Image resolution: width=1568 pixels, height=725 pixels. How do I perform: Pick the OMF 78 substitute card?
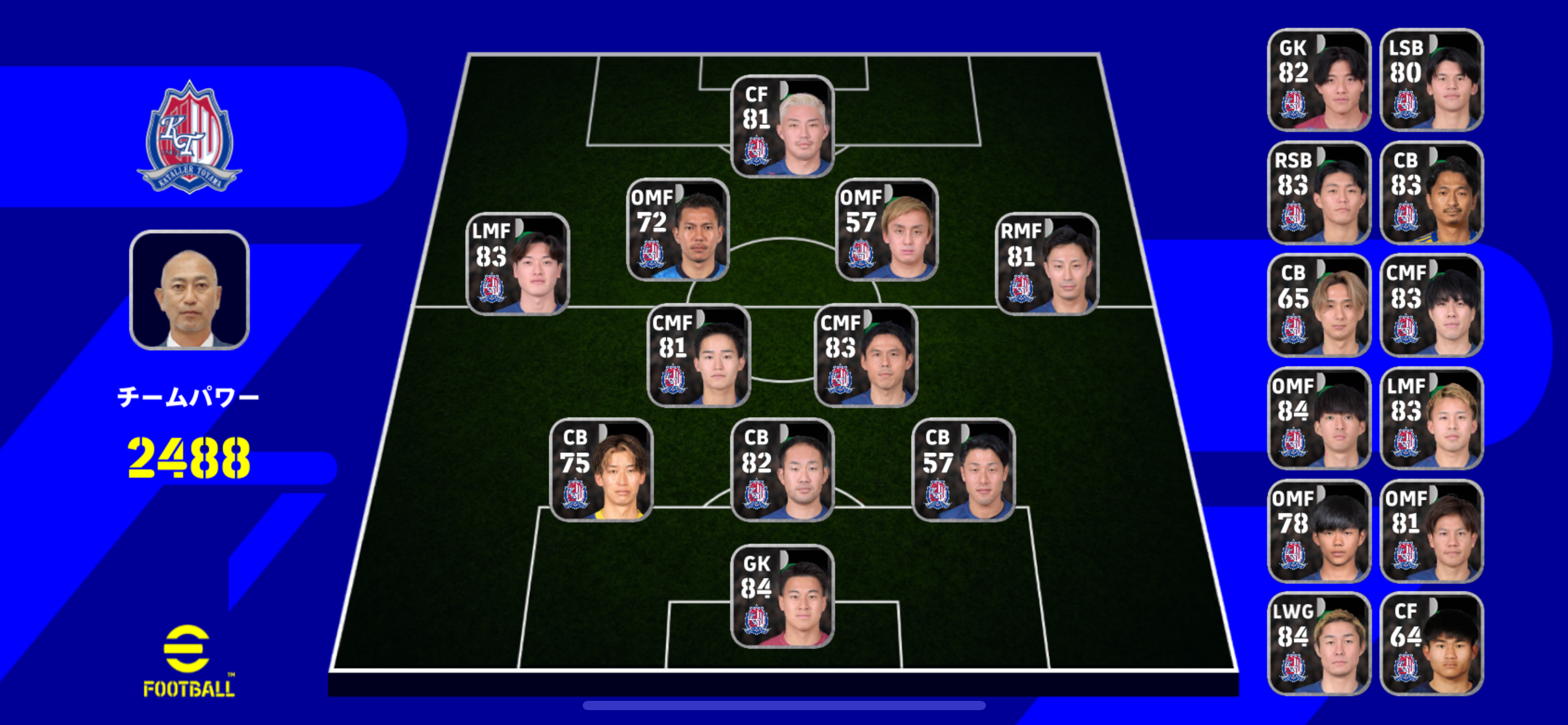click(1319, 531)
